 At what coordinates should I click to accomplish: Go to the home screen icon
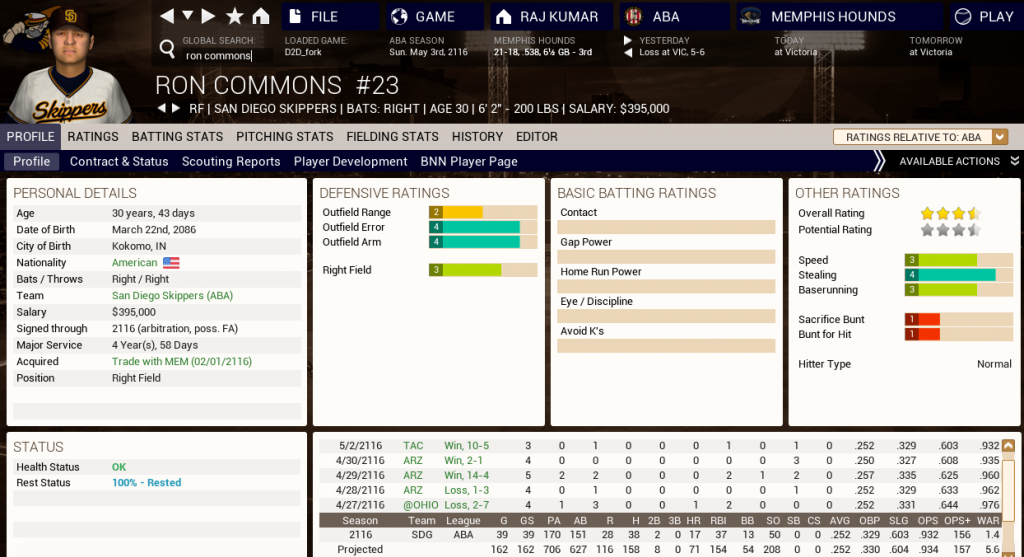261,16
